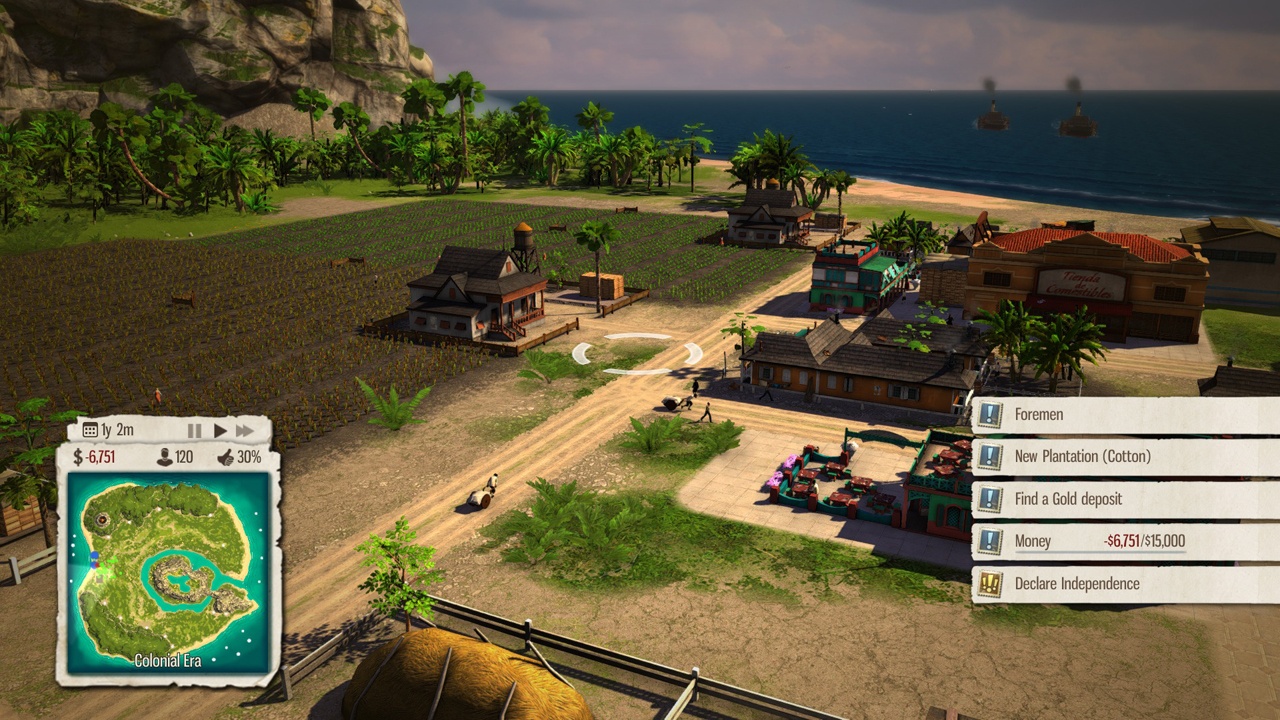Set game to normal play speed

[x=220, y=431]
